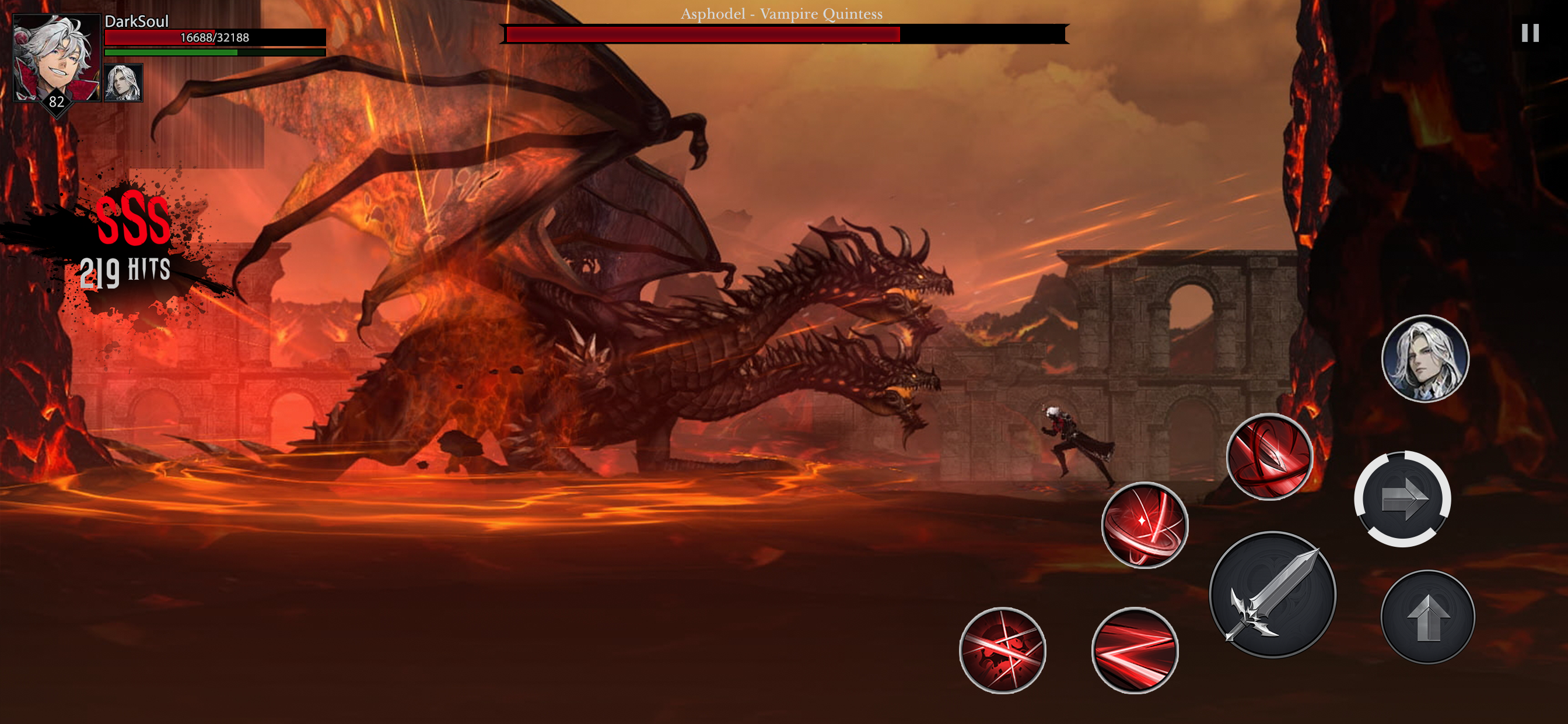Tap DarkSoul's portrait to view stats
1568x724 pixels.
point(58,58)
